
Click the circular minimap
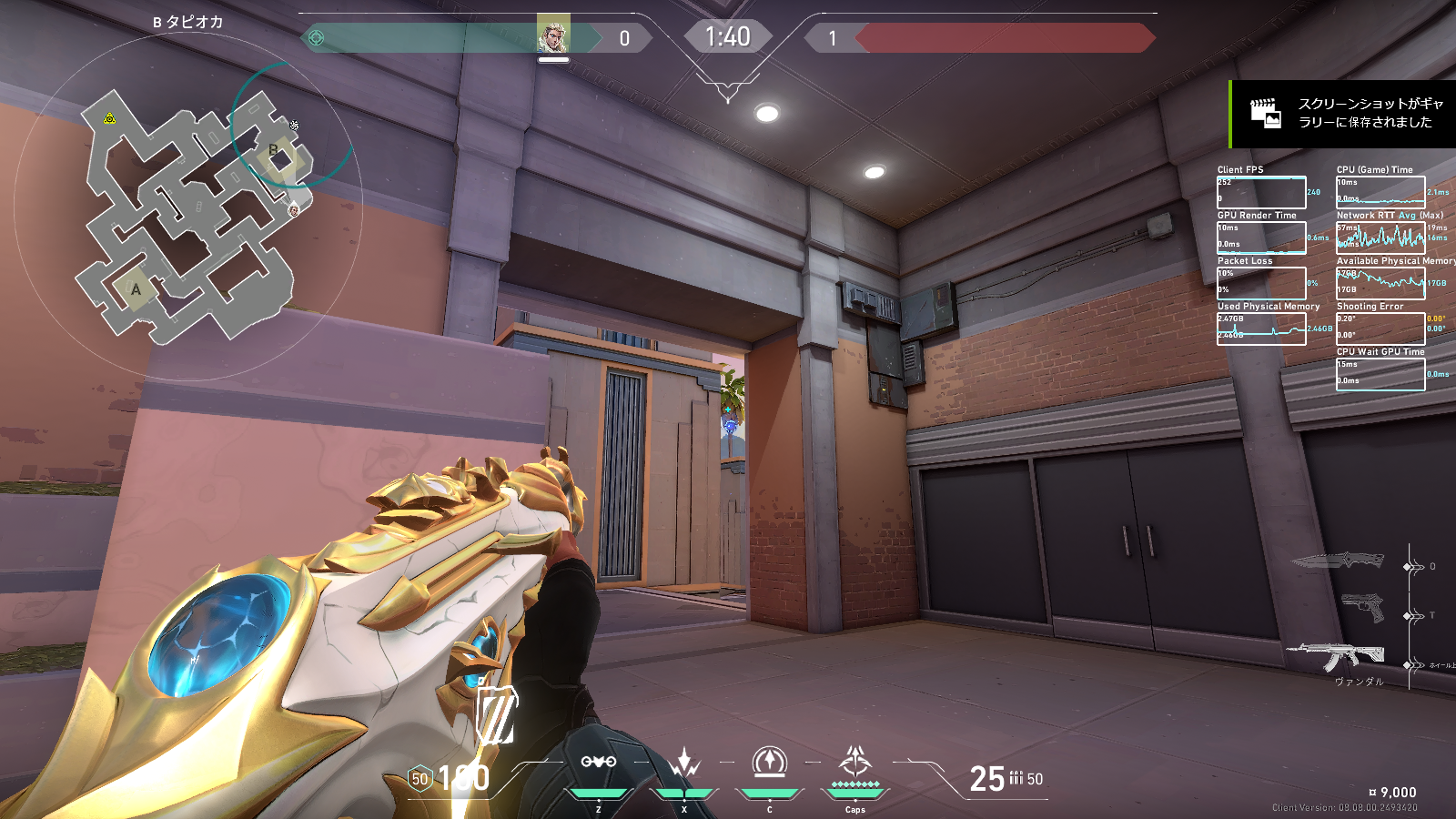click(188, 209)
